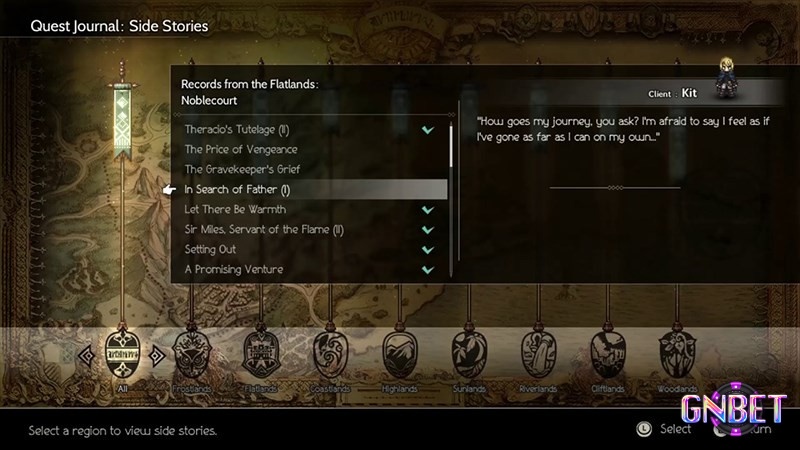Select the Cliftlands region emblem

[607, 352]
